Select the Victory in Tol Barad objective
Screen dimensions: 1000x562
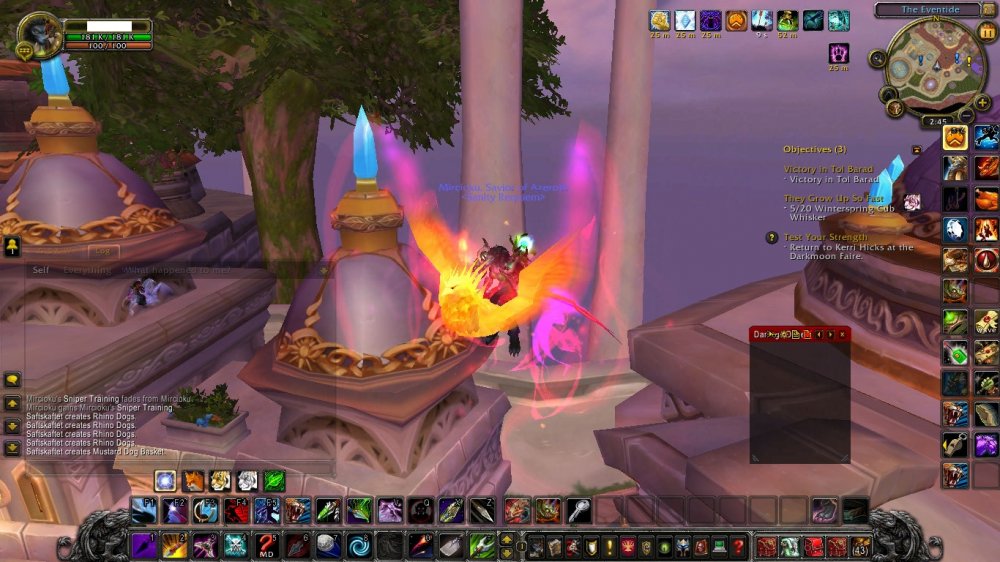828,170
